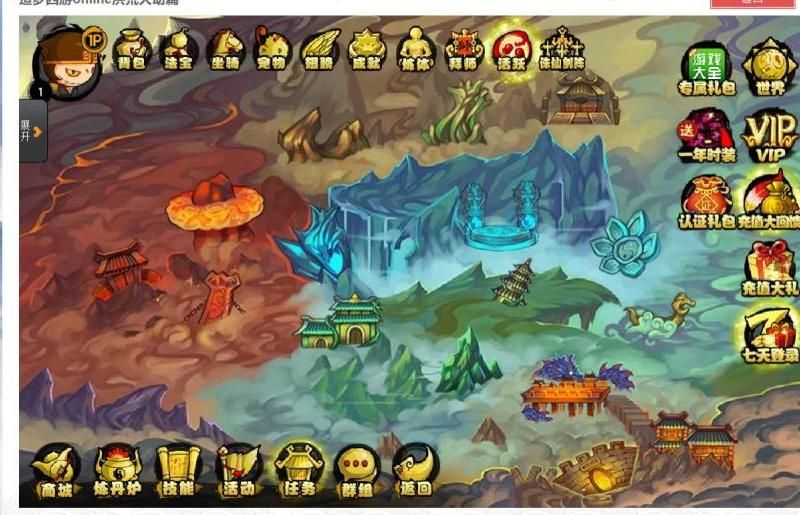800x515 pixels.
Task: Click the 翅膀 wings icon
Action: 319,50
